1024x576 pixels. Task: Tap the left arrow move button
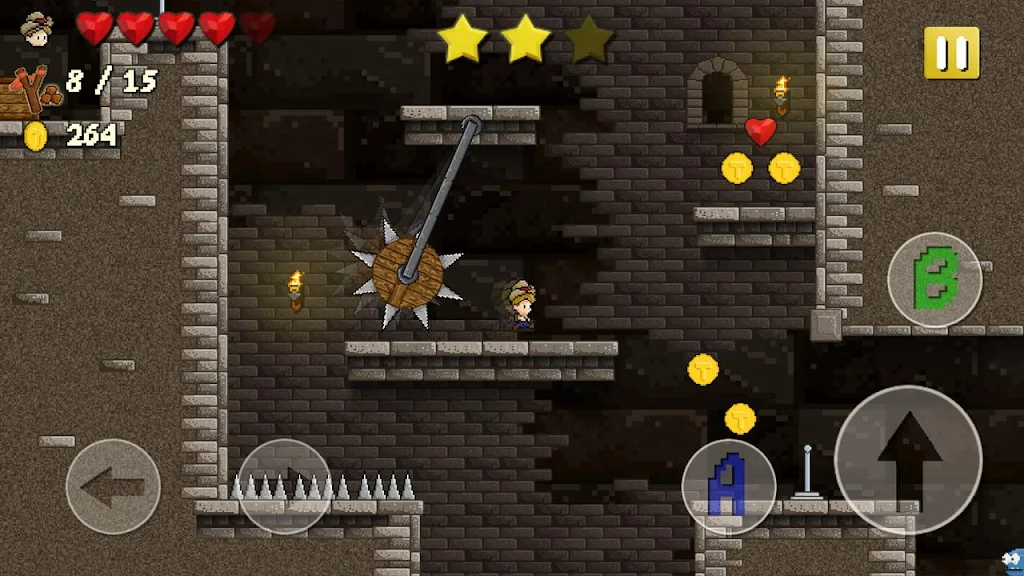coord(113,486)
